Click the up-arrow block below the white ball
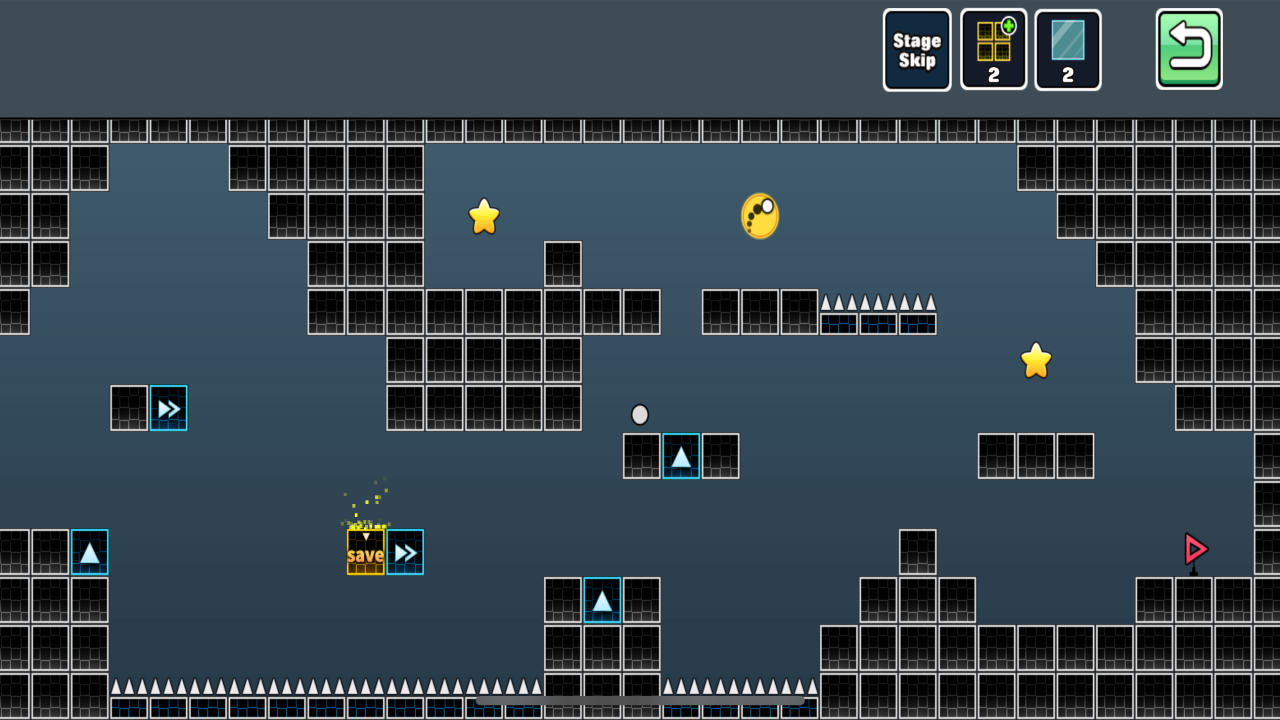This screenshot has width=1280, height=720. point(680,457)
